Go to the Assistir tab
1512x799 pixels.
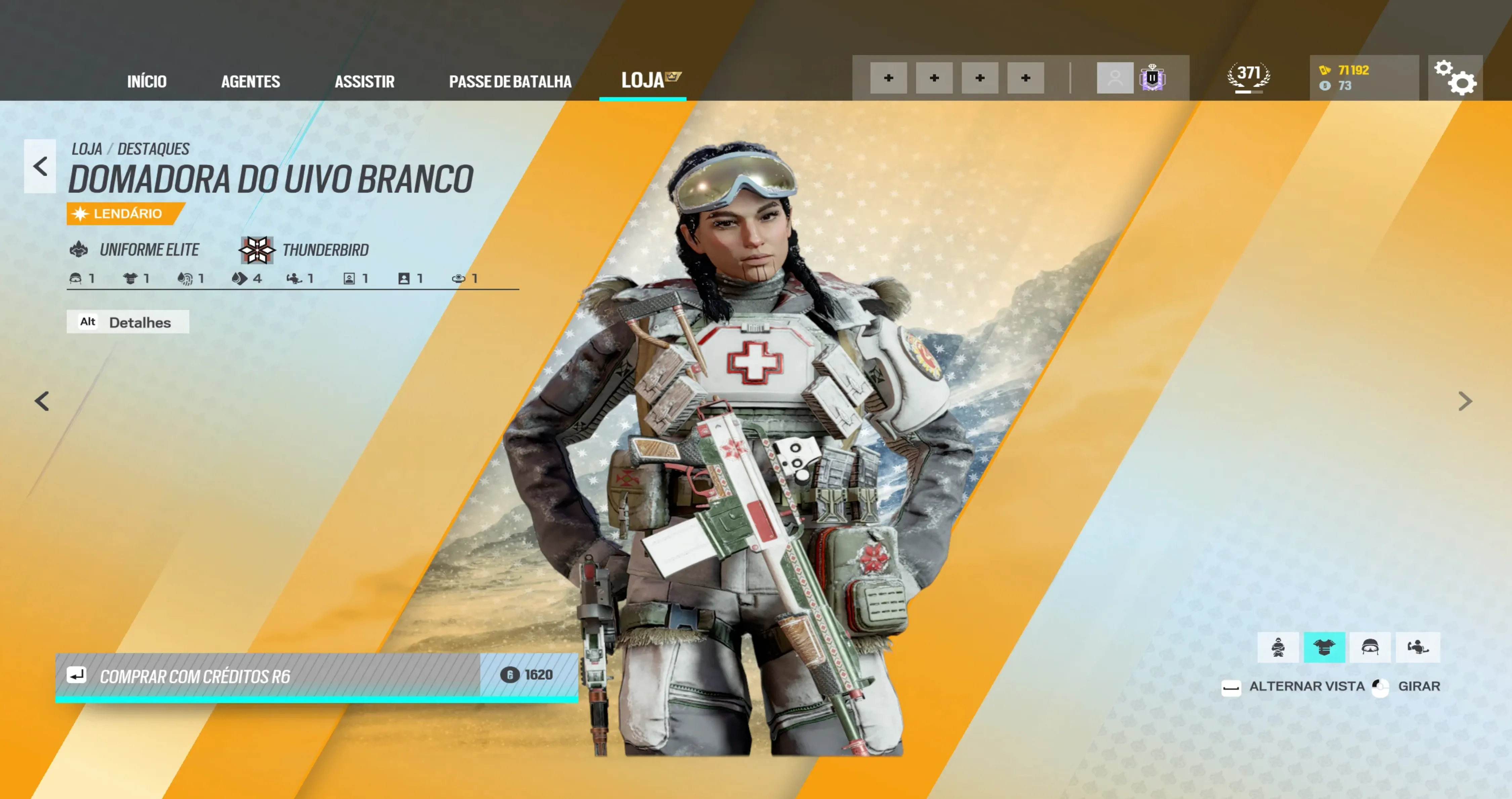364,81
